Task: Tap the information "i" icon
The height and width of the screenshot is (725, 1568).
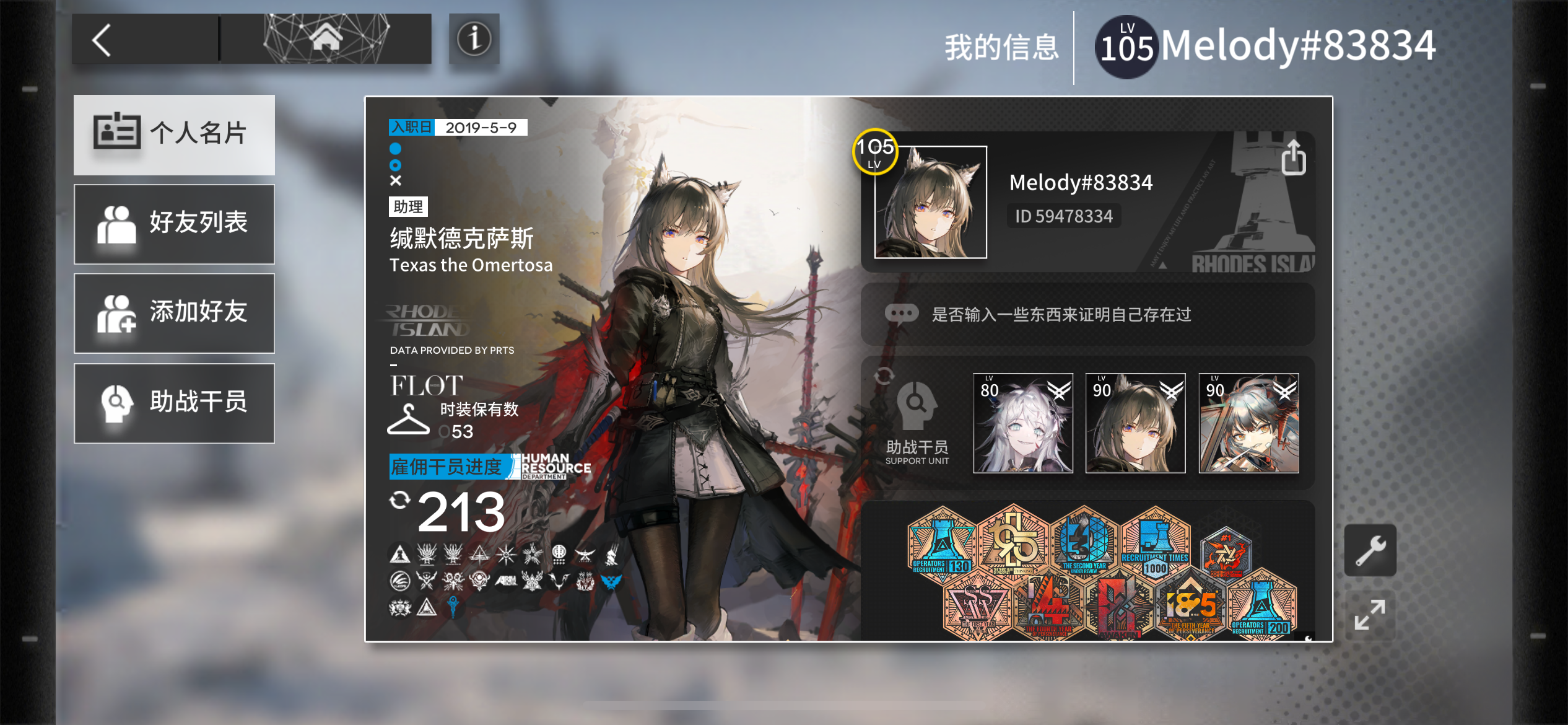Action: click(x=474, y=40)
